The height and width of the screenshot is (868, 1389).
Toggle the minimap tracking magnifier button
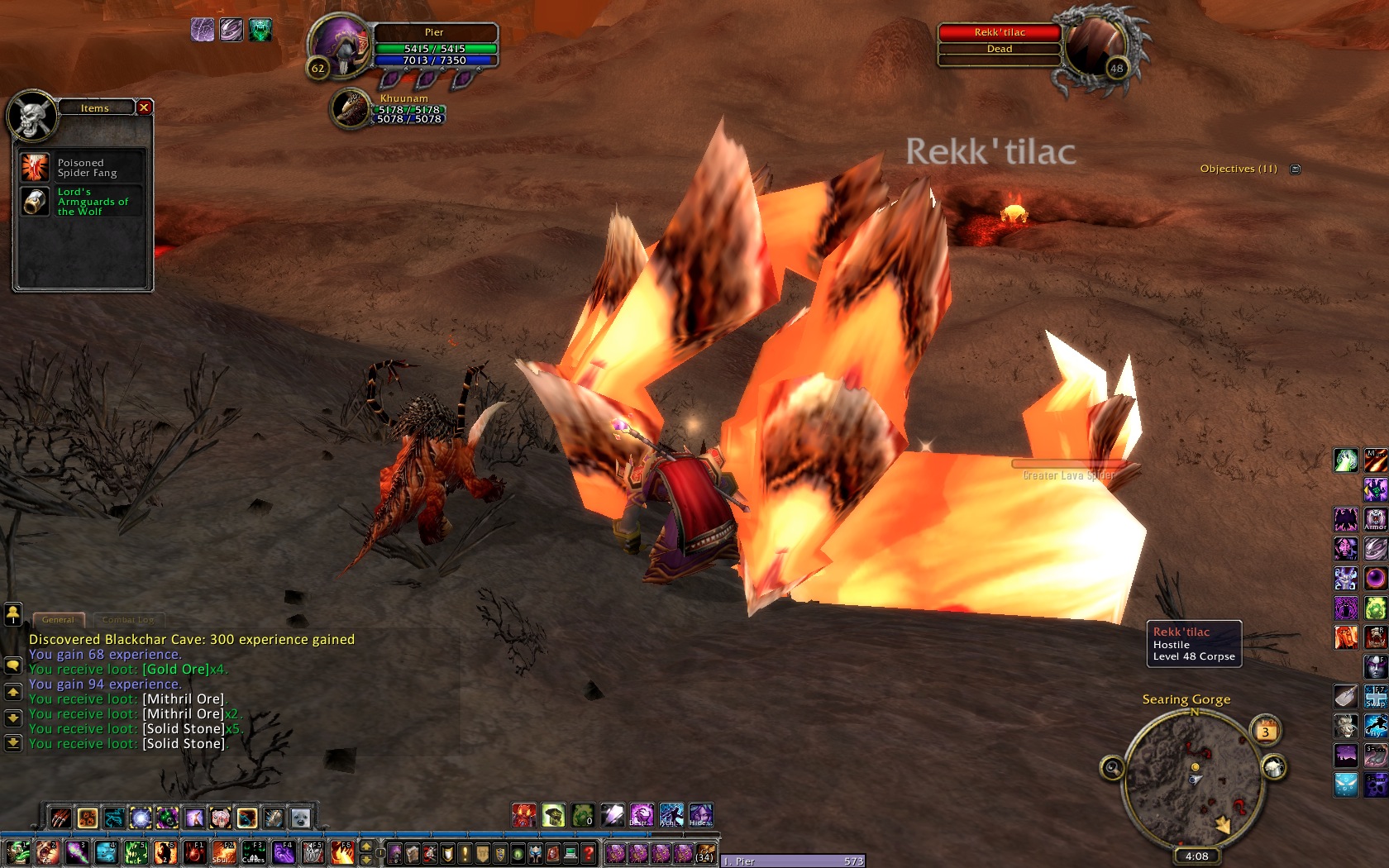(1112, 769)
